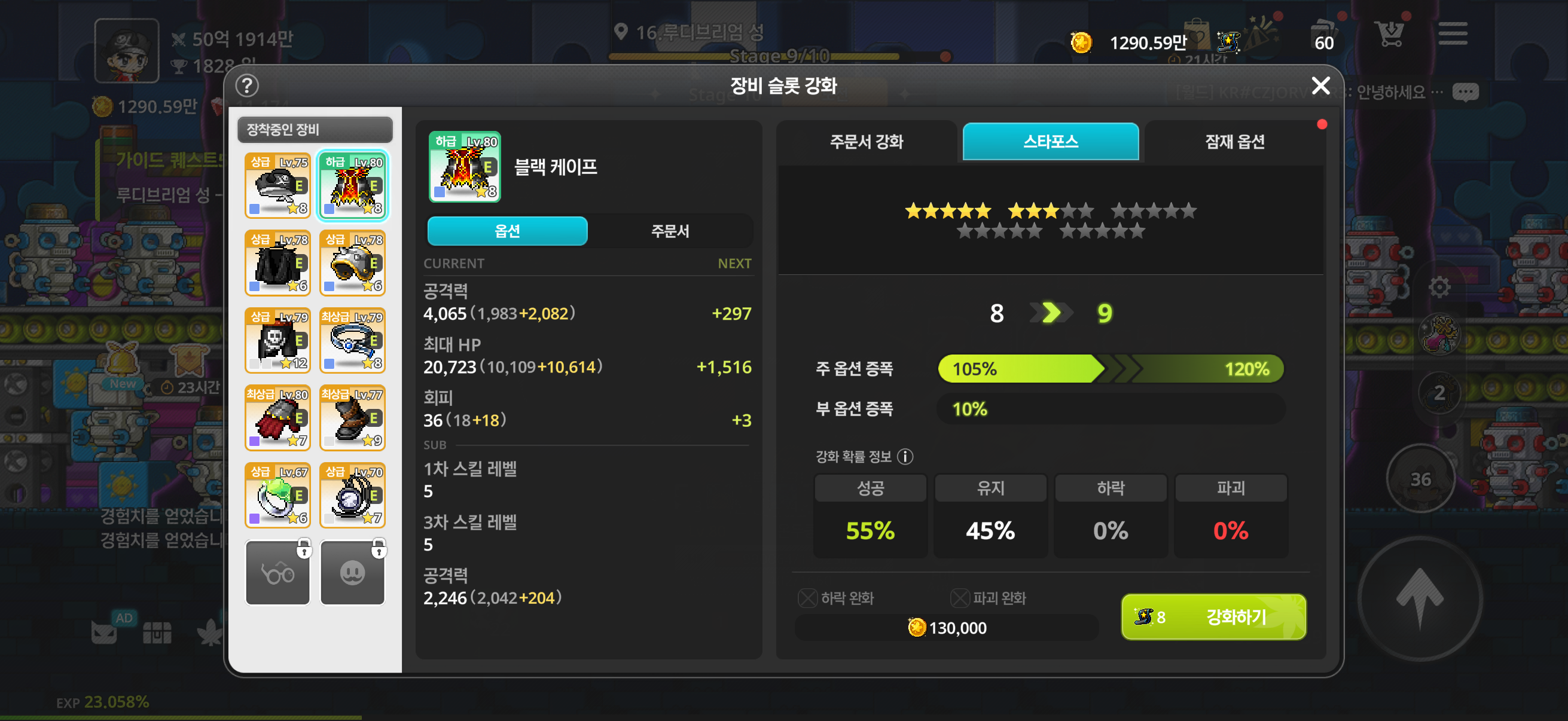
Task: Select the Lv.75 hat equipment slot
Action: pos(277,185)
